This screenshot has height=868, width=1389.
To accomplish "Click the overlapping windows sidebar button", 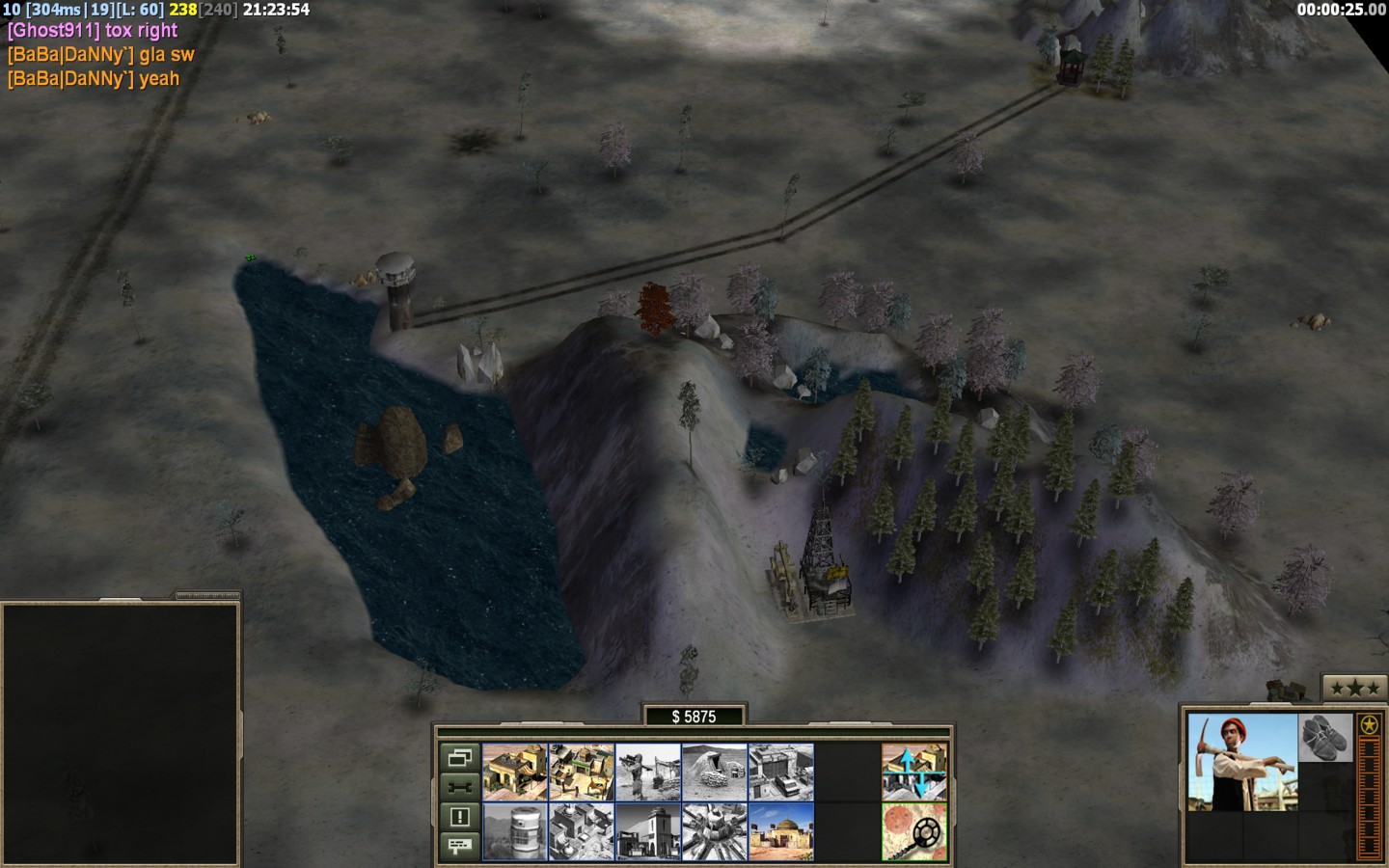I will coord(459,758).
